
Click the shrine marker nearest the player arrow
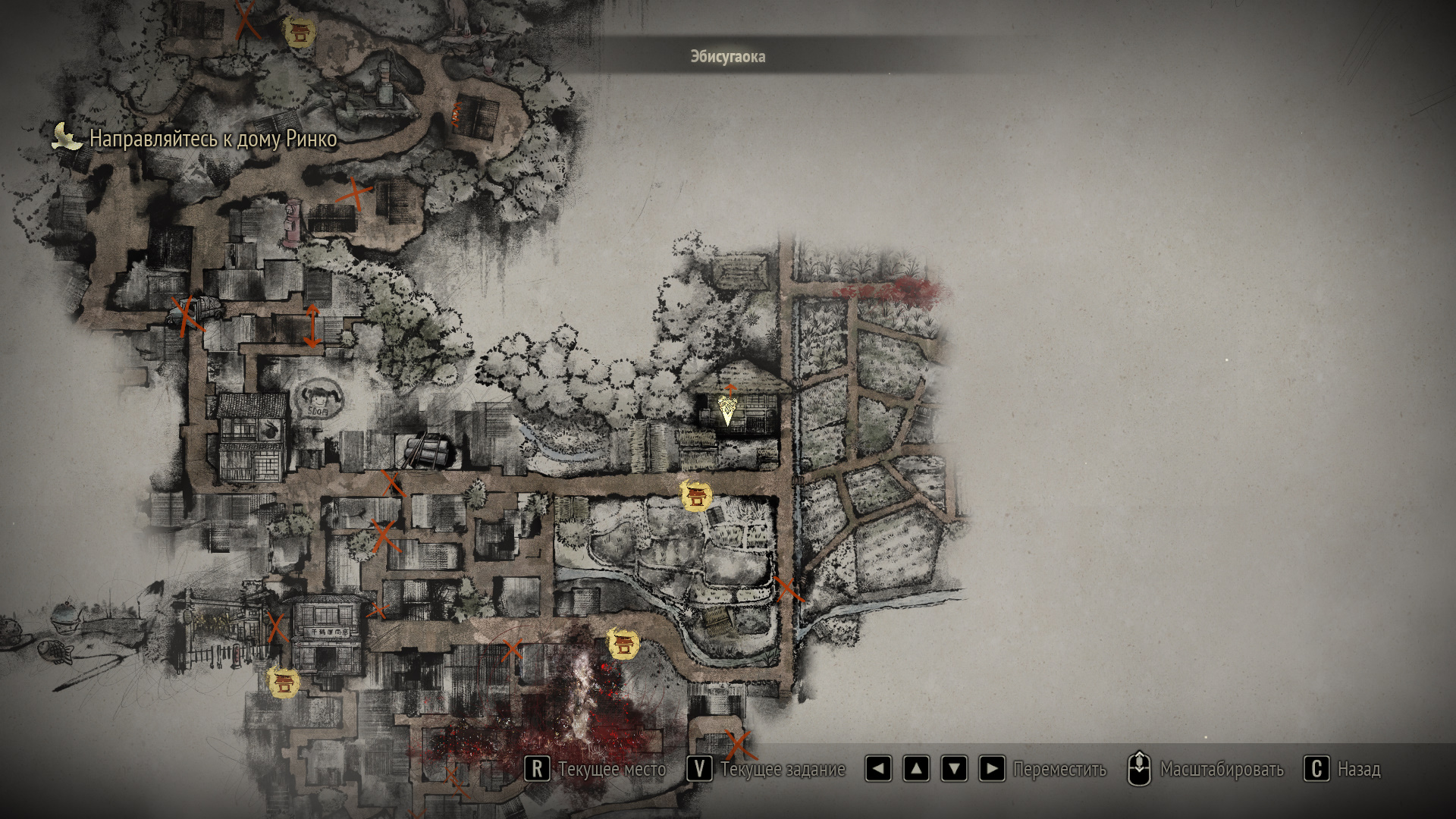pyautogui.click(x=695, y=497)
